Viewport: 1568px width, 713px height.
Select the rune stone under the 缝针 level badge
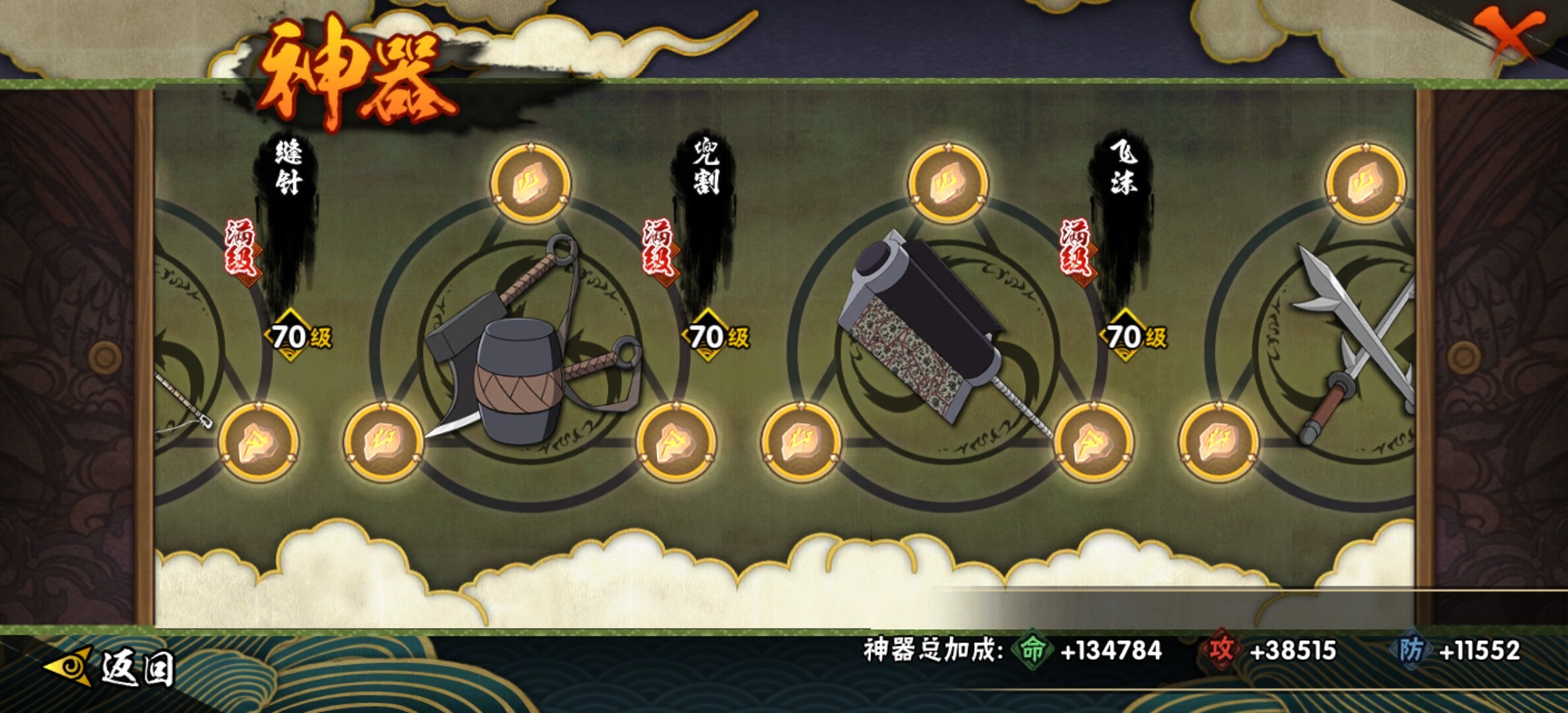[x=258, y=441]
